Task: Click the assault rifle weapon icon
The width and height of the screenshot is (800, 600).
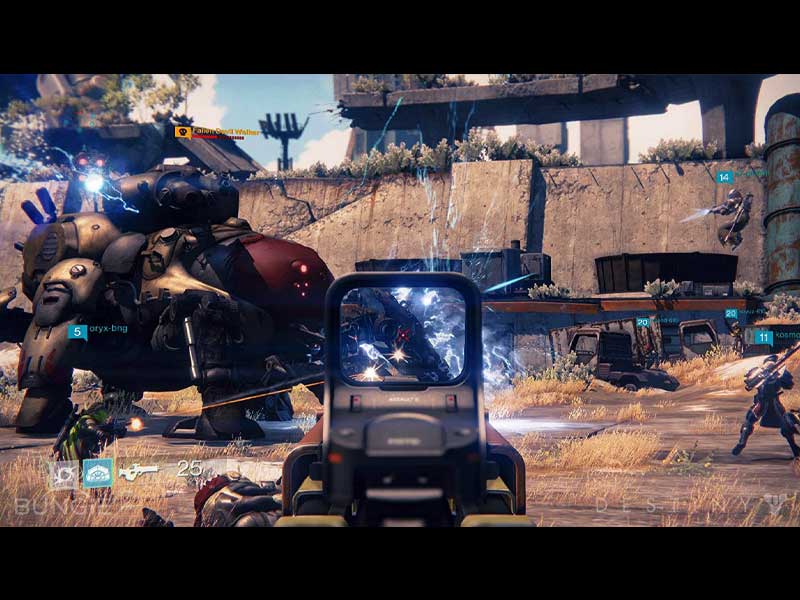Action: (138, 471)
